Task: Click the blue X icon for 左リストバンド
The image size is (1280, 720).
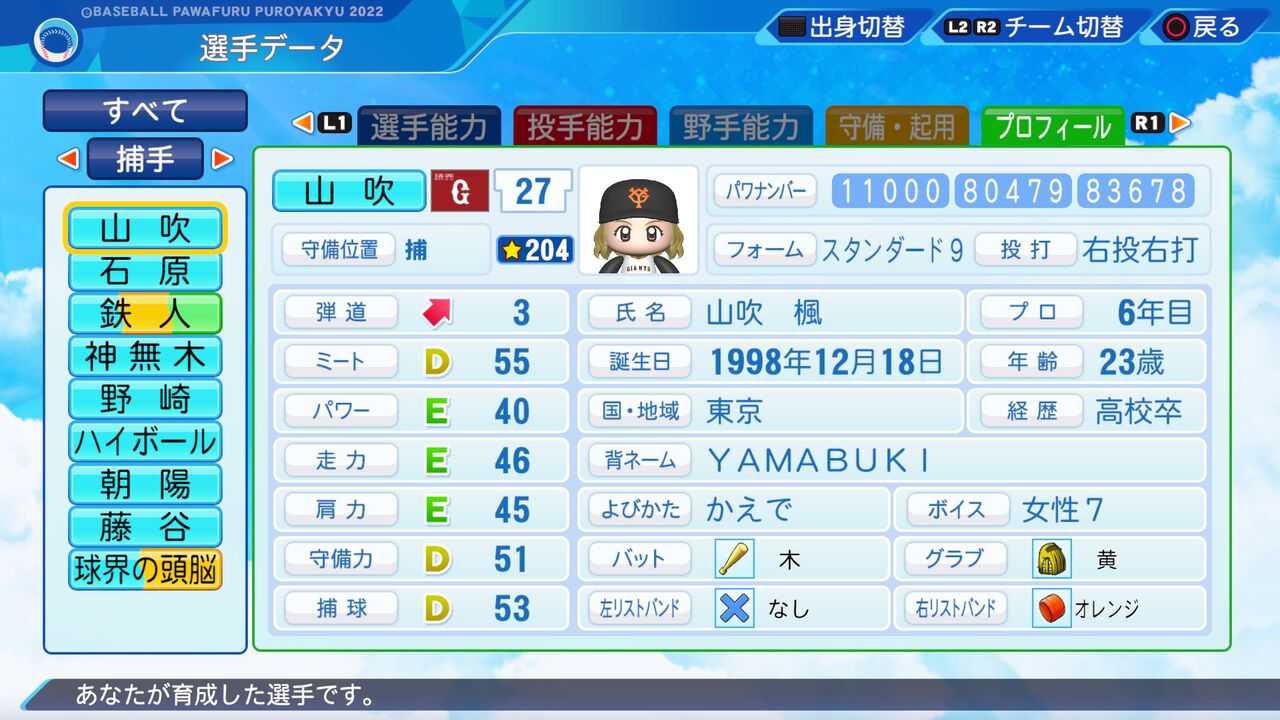Action: click(x=733, y=607)
